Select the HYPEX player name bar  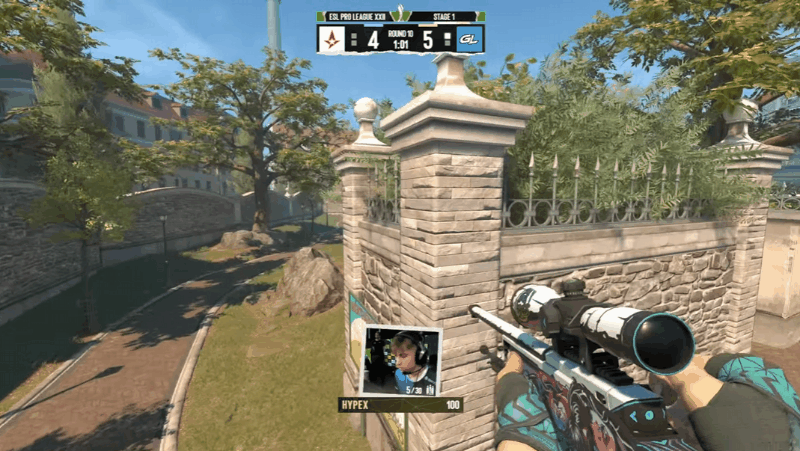pos(400,405)
